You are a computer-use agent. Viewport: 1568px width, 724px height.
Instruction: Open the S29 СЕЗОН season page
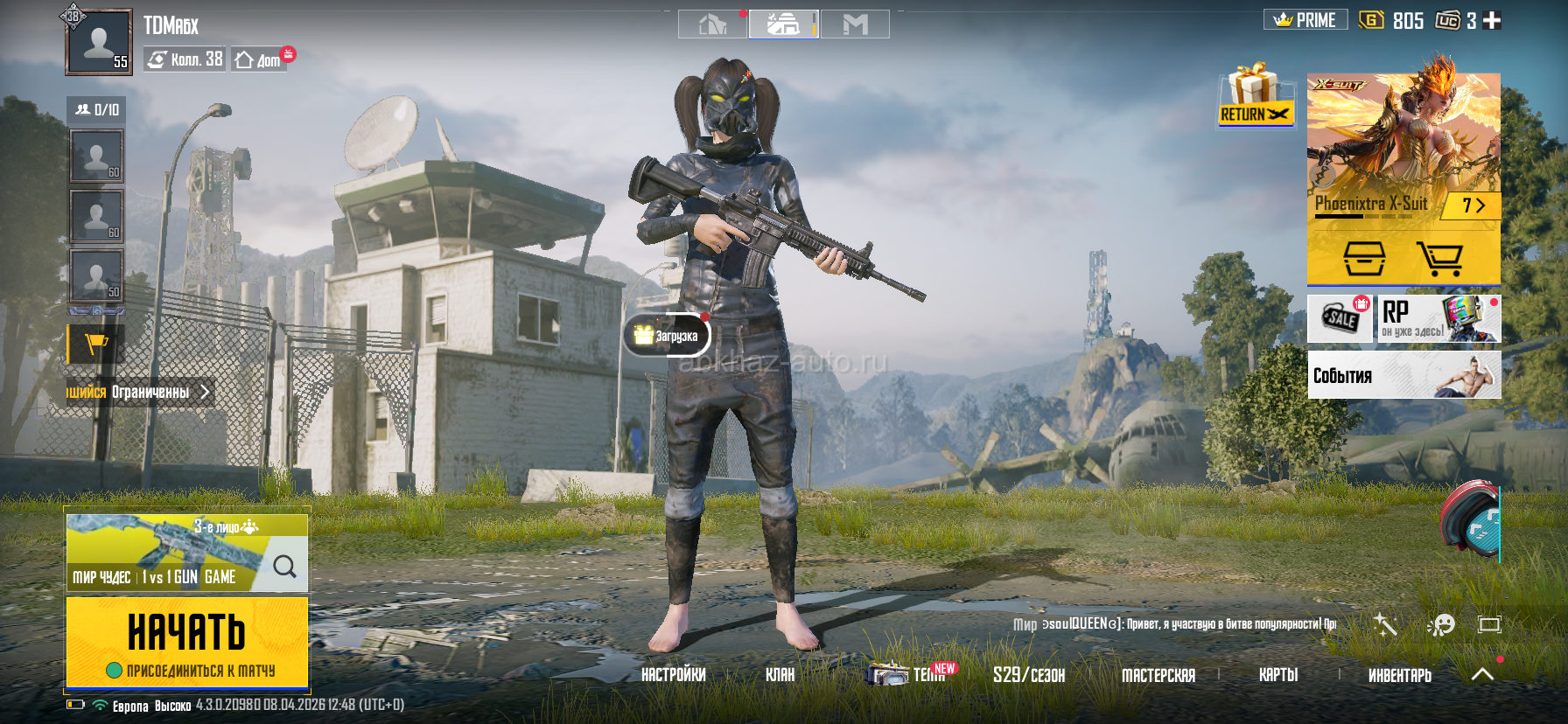1028,675
